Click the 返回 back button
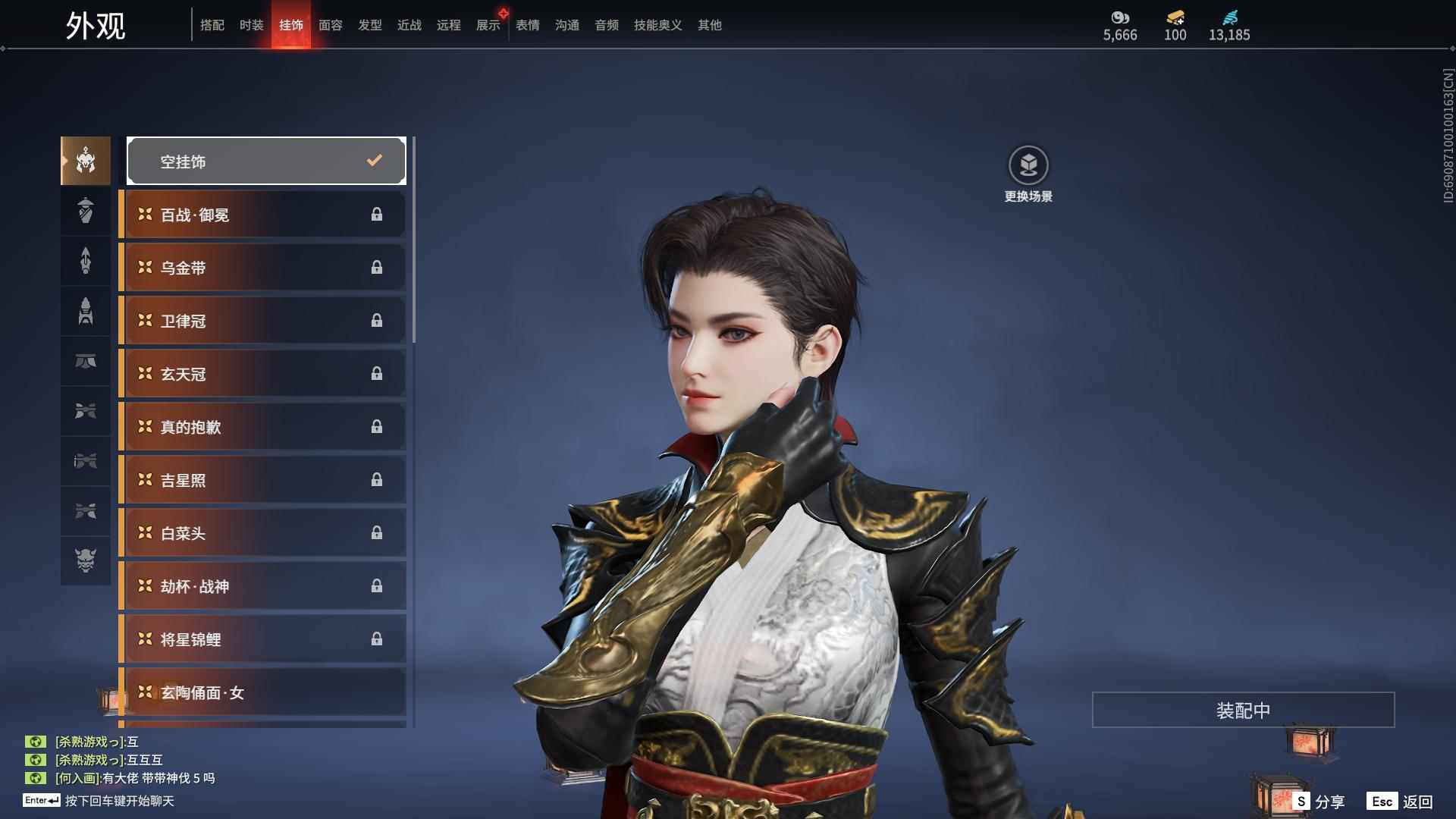1456x819 pixels. (x=1401, y=801)
